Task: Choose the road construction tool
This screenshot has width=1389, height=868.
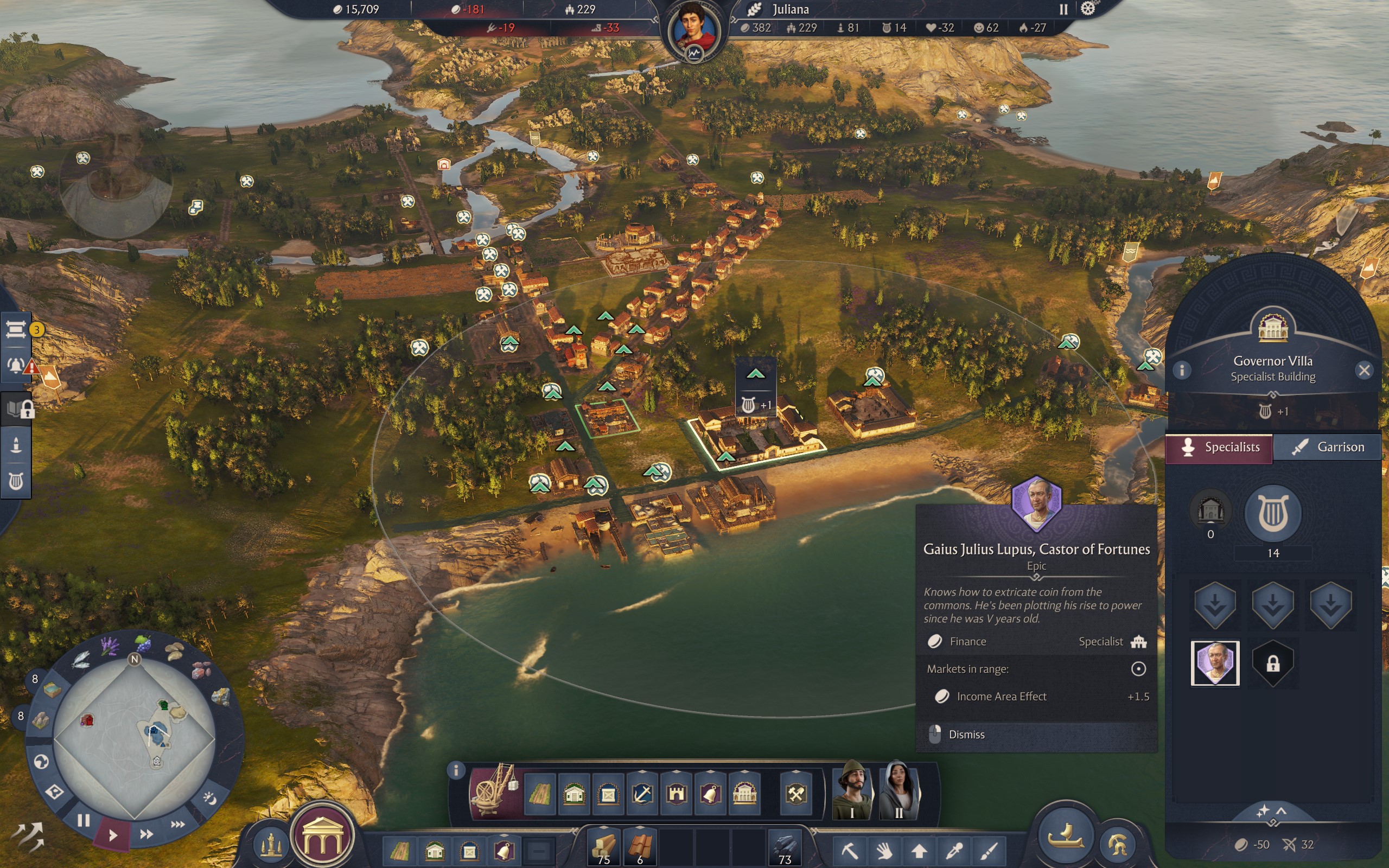Action: pos(539,795)
